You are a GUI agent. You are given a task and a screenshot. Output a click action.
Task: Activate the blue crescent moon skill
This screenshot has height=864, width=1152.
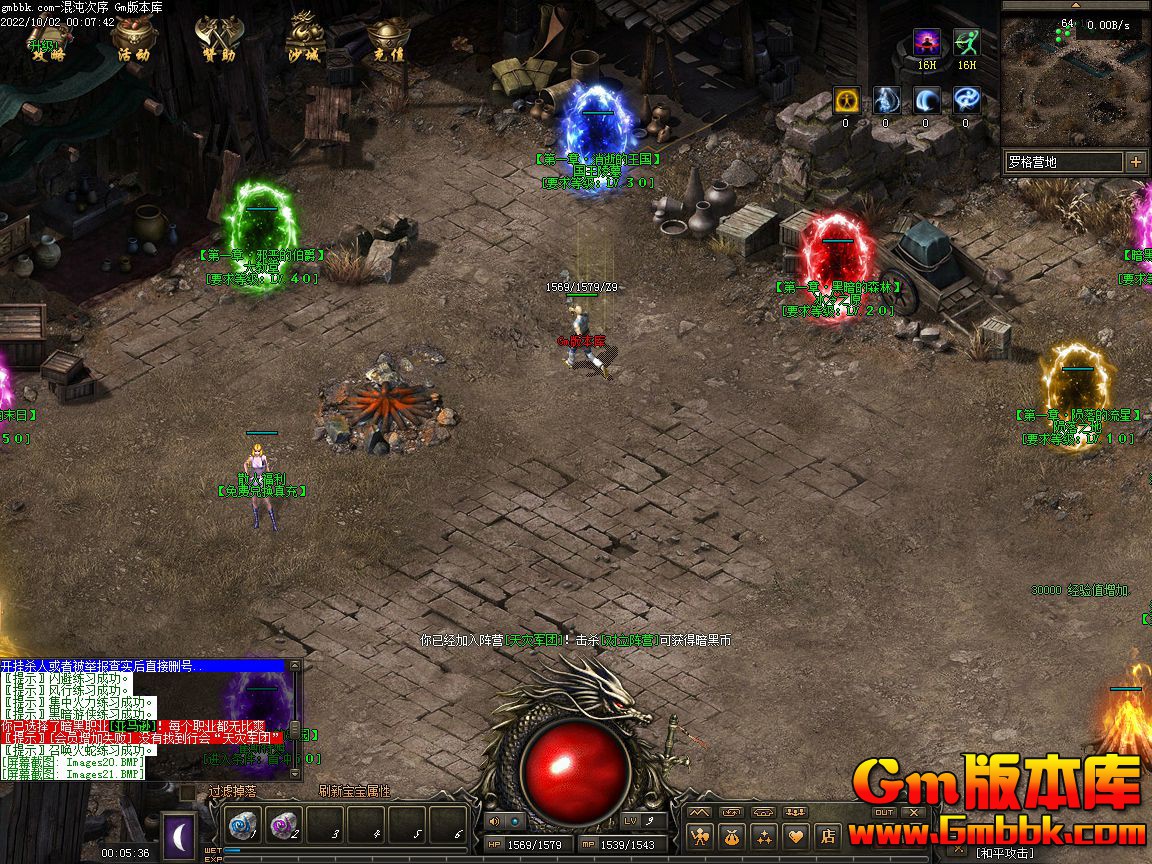[926, 100]
